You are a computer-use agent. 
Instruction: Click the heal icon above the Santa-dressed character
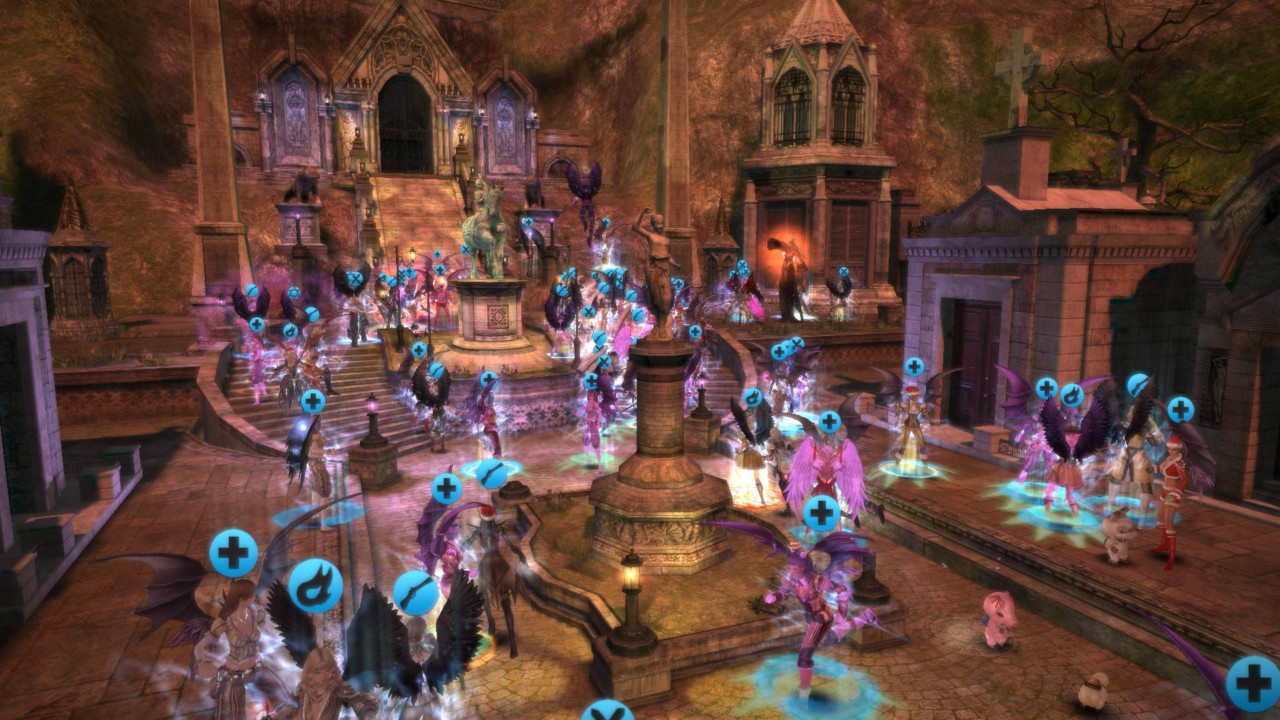(1180, 408)
